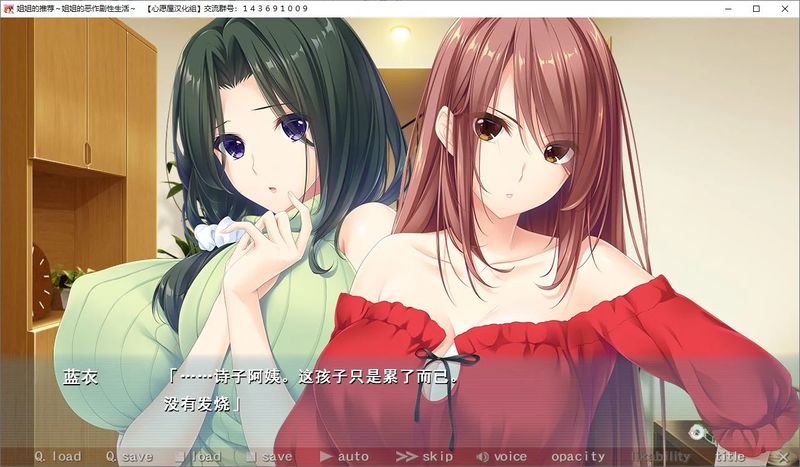Return to the title screen

click(x=729, y=457)
